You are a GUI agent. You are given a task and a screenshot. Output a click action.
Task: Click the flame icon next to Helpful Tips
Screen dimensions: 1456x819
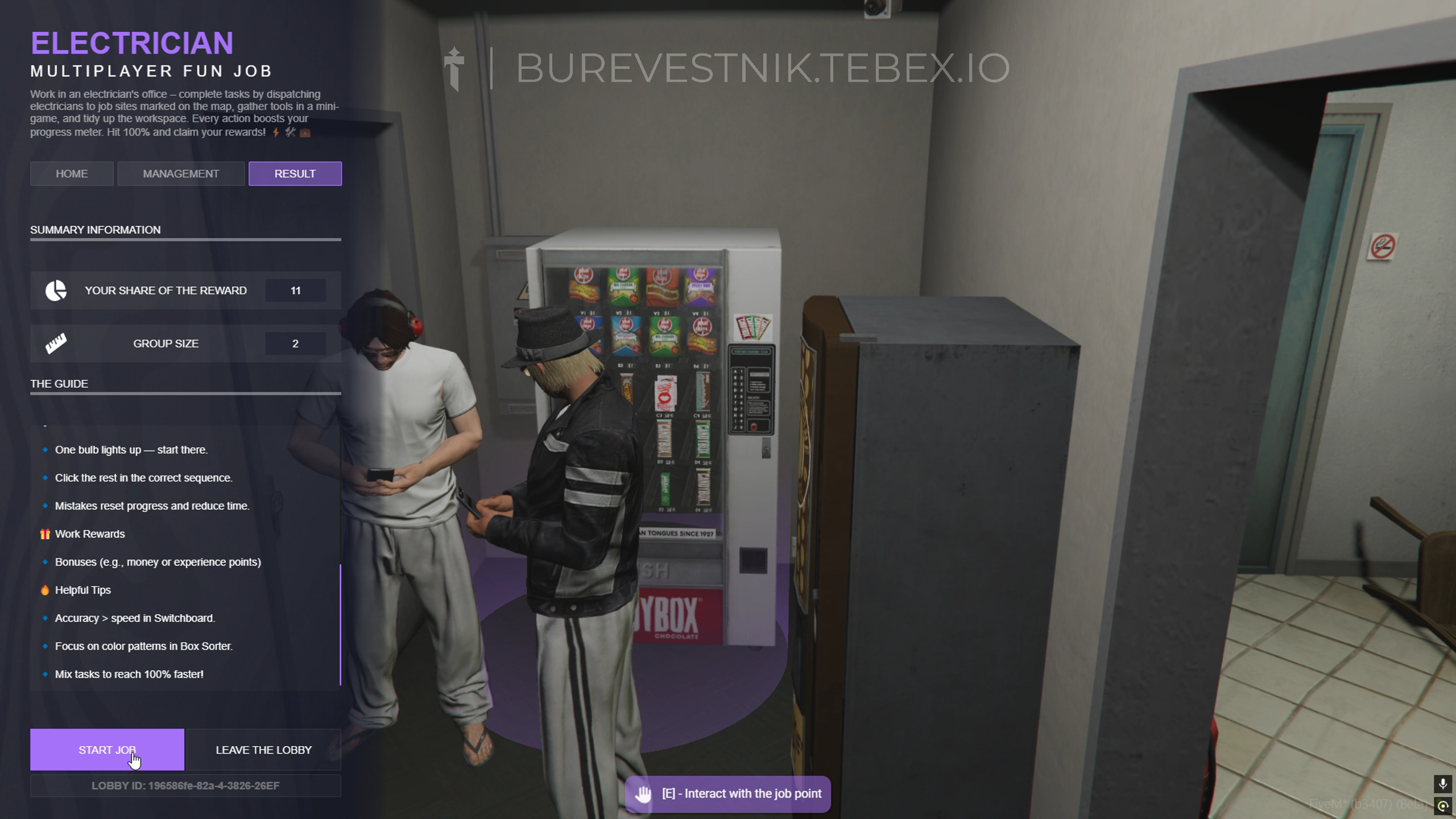point(45,590)
